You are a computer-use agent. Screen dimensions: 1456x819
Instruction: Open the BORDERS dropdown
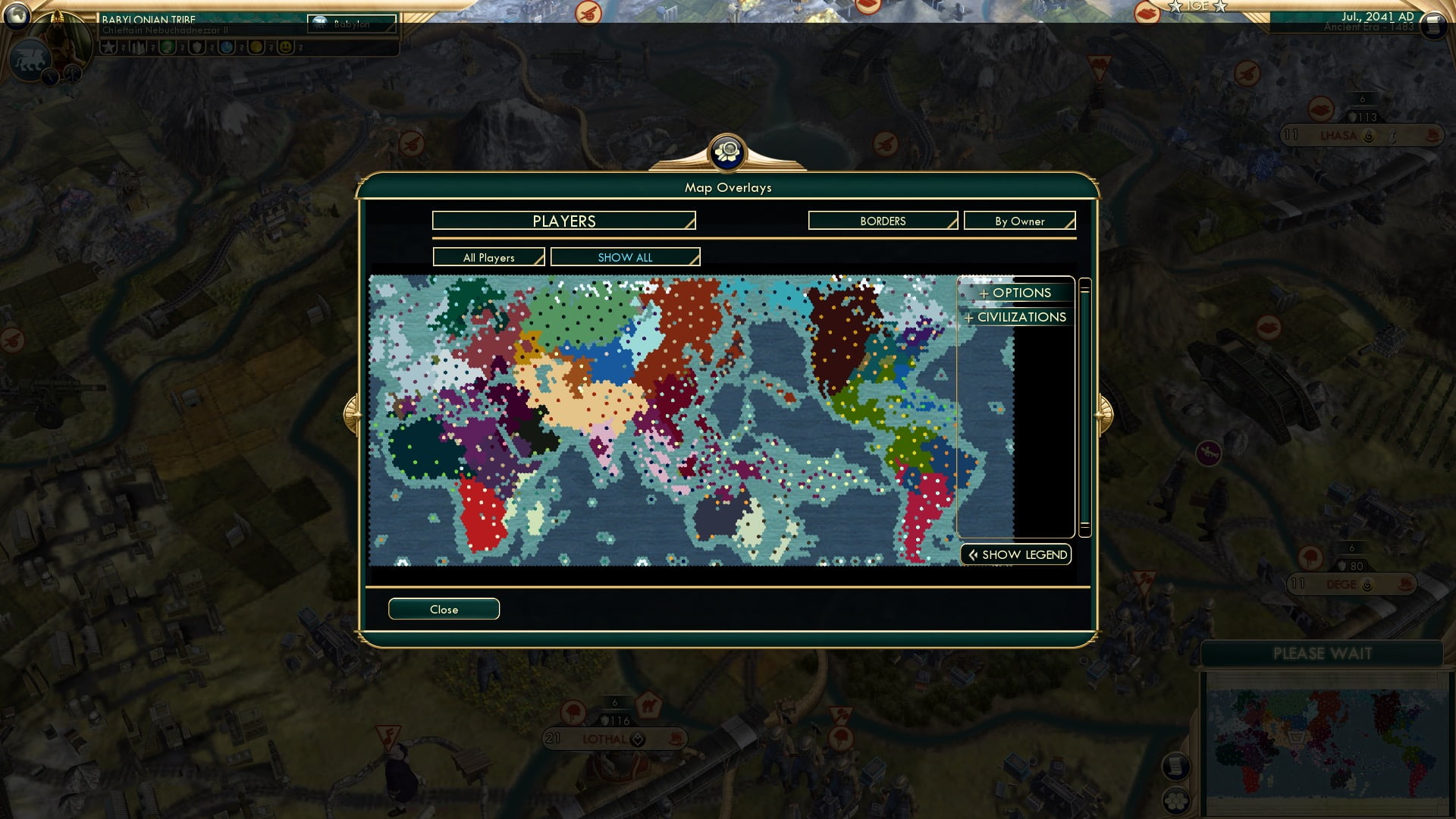coord(882,221)
